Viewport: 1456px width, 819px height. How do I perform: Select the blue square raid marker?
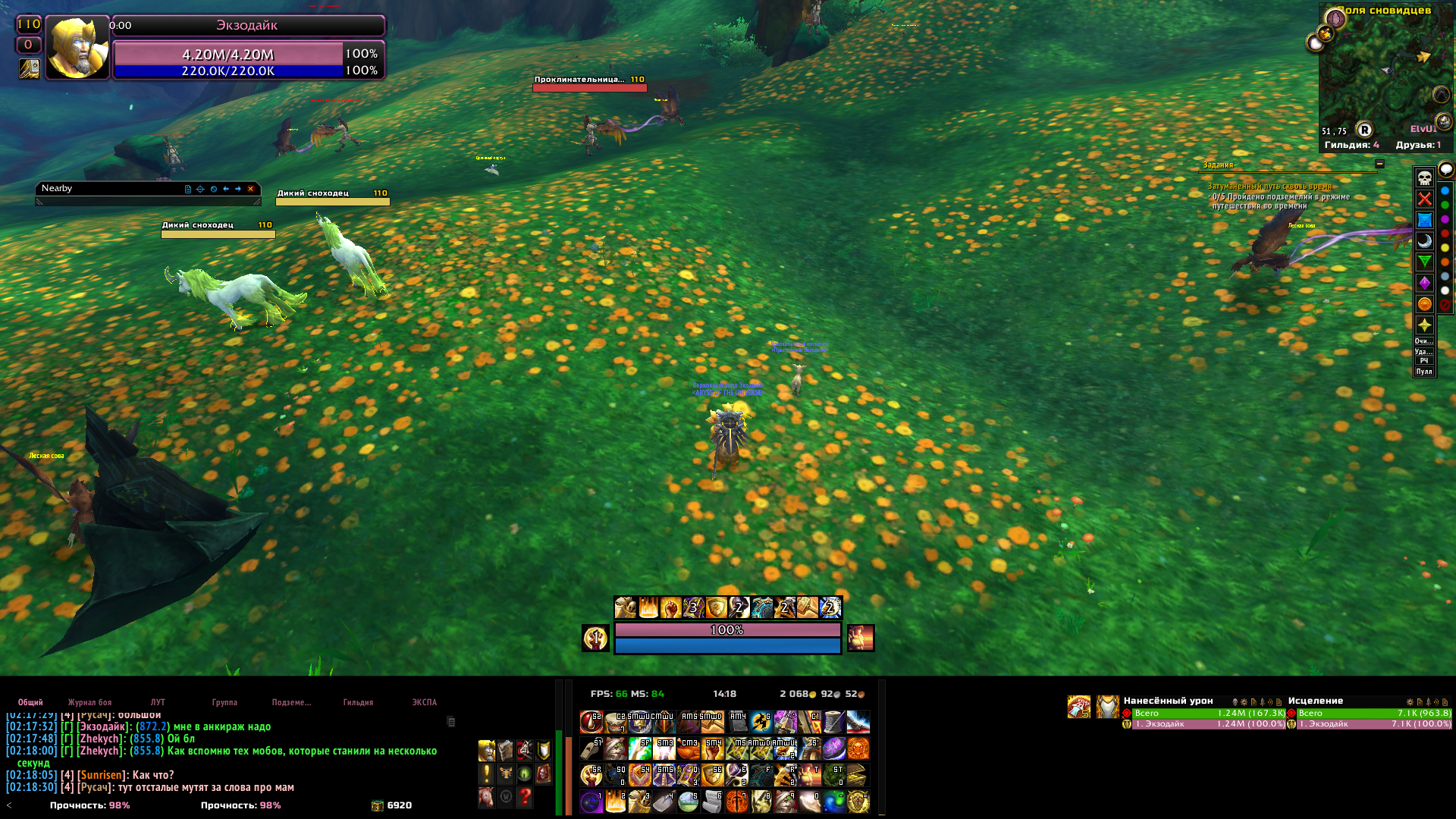coord(1425,220)
